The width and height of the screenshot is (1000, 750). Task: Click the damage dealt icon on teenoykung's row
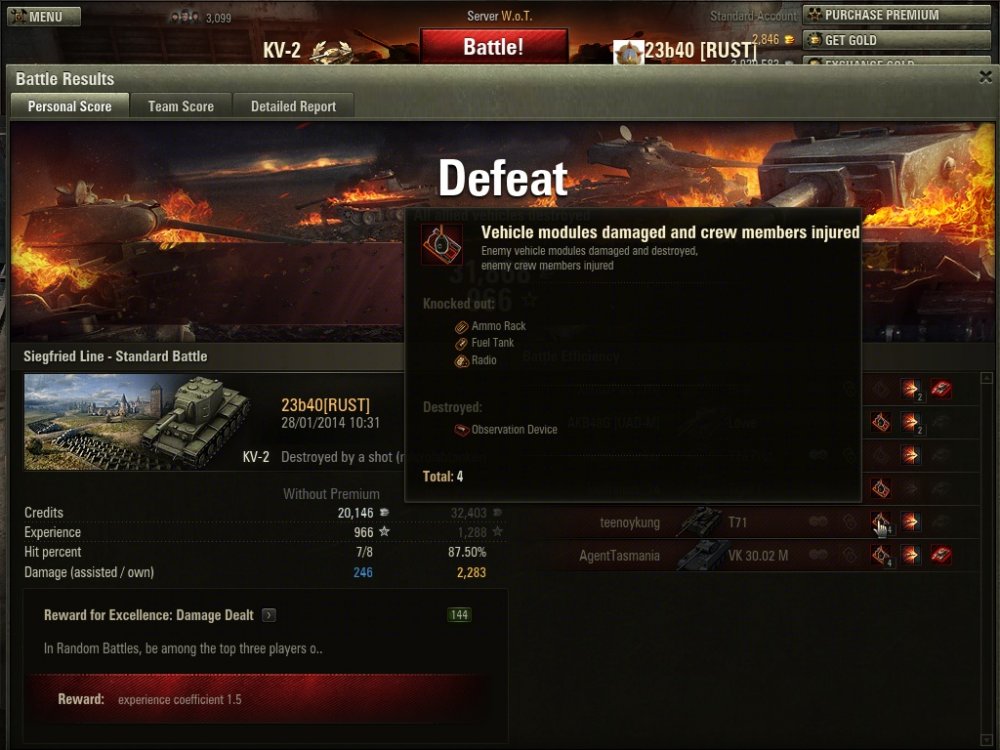910,522
